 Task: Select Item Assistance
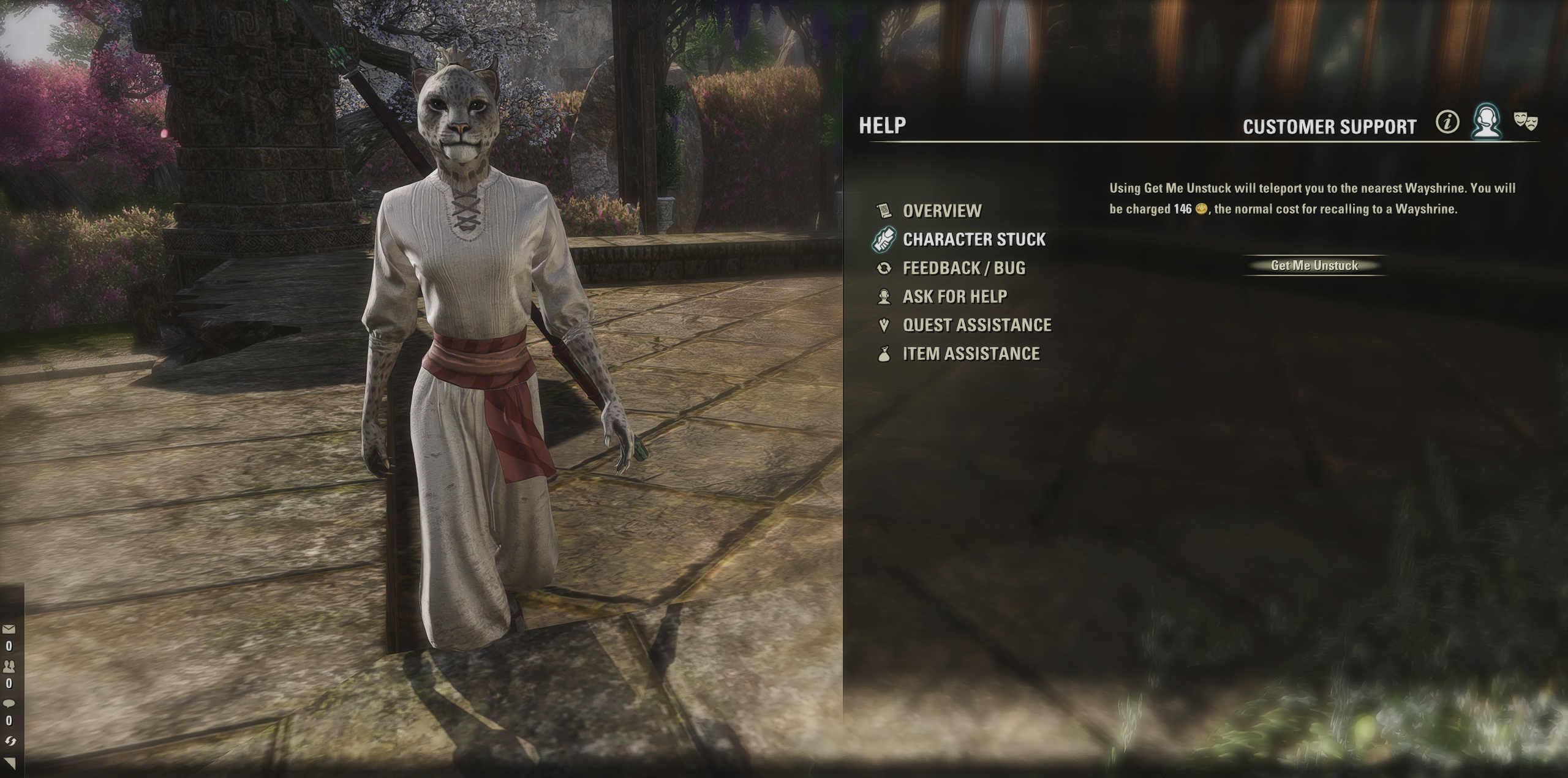[x=971, y=354]
